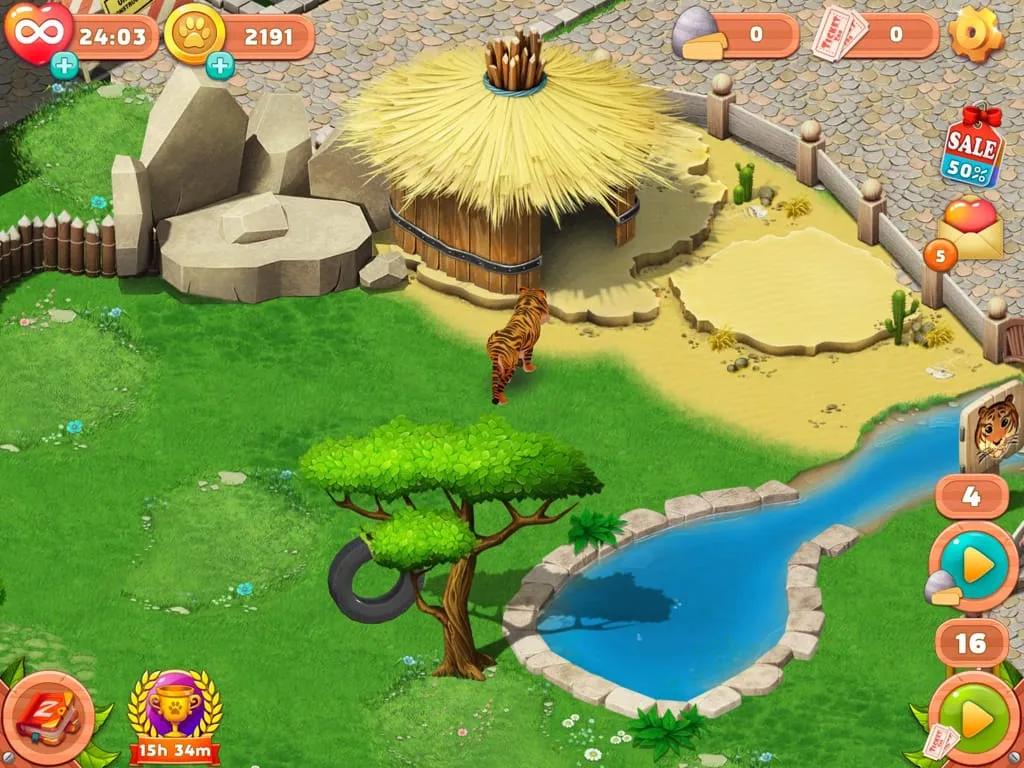Start level with the green play button
1024x768 pixels.
pyautogui.click(x=974, y=718)
